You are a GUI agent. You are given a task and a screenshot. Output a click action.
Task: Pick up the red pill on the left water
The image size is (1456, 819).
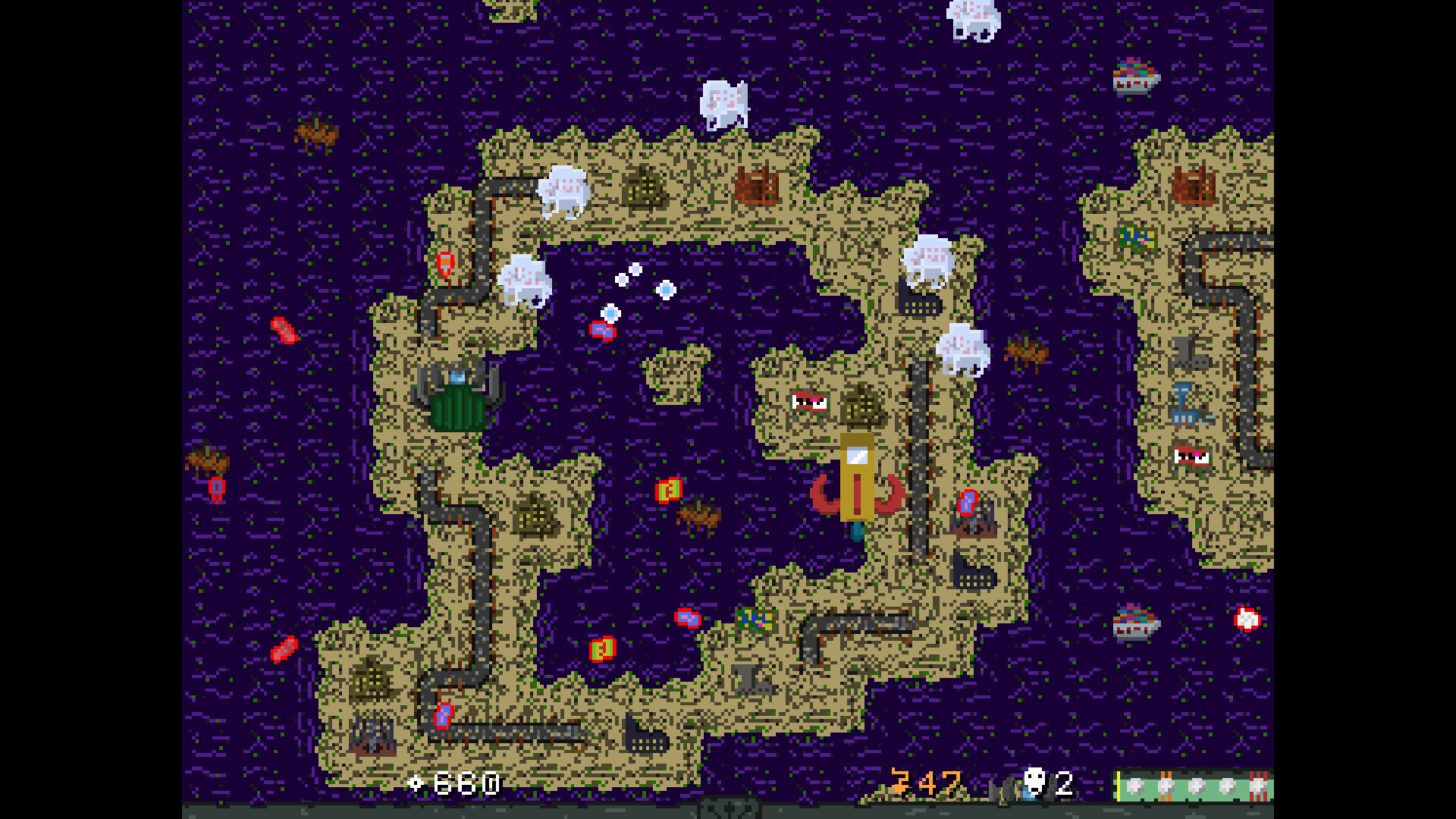point(284,330)
